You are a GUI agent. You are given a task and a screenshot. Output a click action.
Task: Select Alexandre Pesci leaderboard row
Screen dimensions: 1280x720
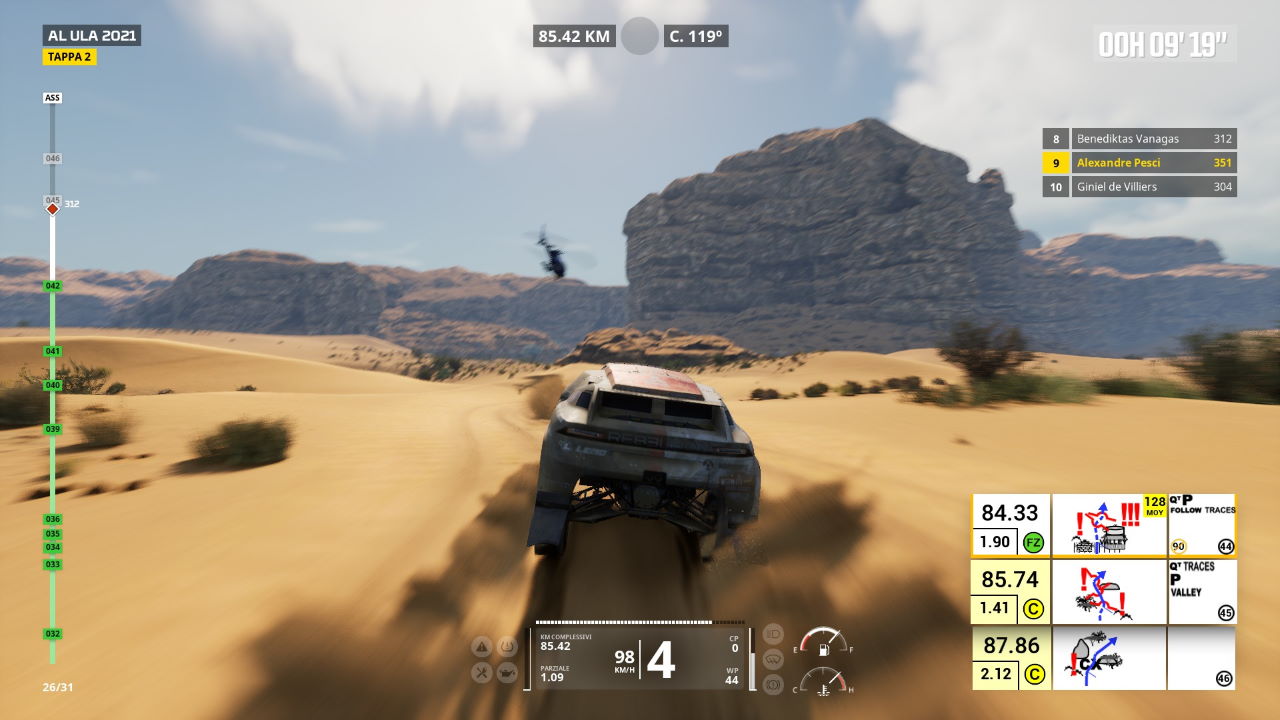[1139, 163]
